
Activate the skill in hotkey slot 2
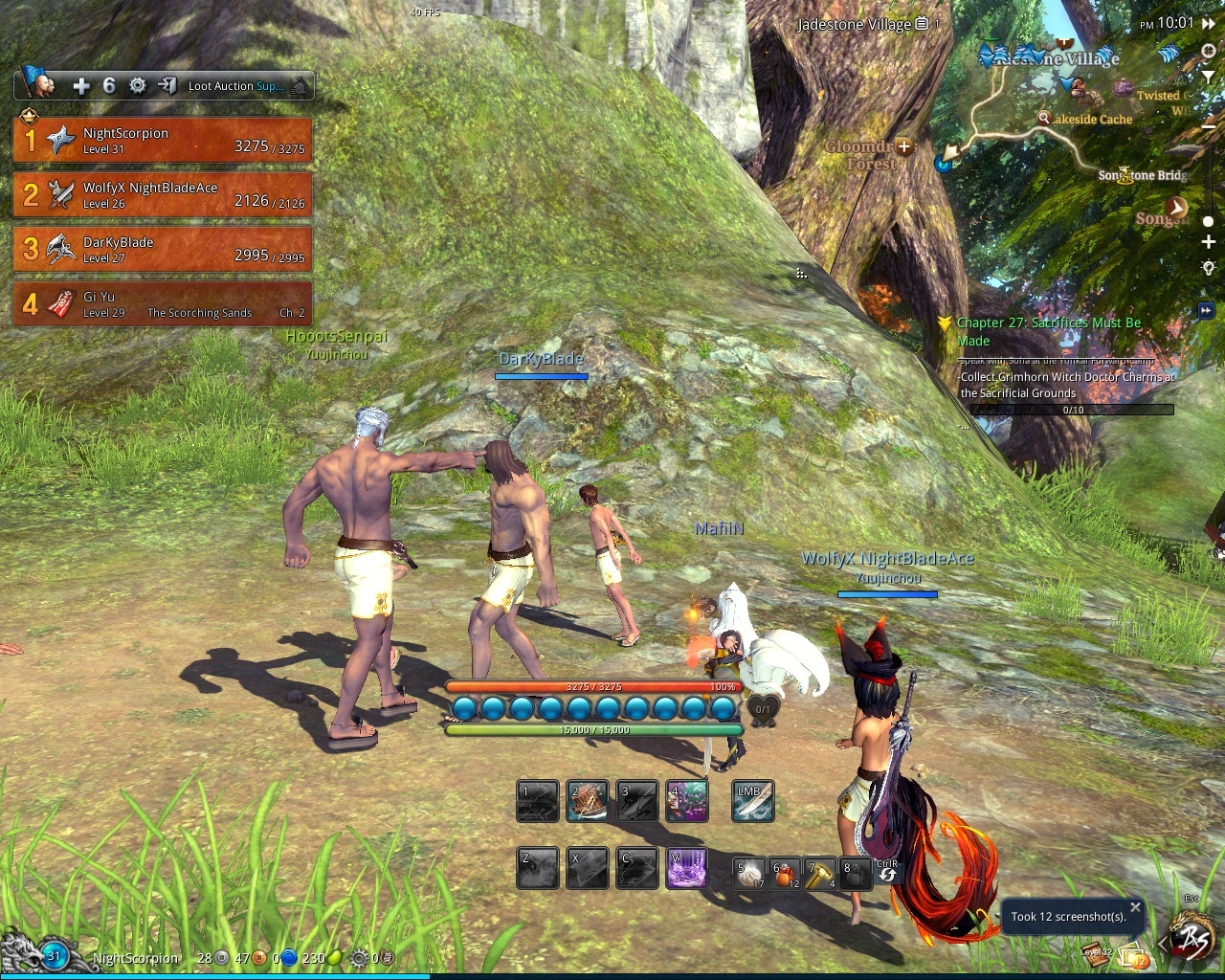coord(587,802)
